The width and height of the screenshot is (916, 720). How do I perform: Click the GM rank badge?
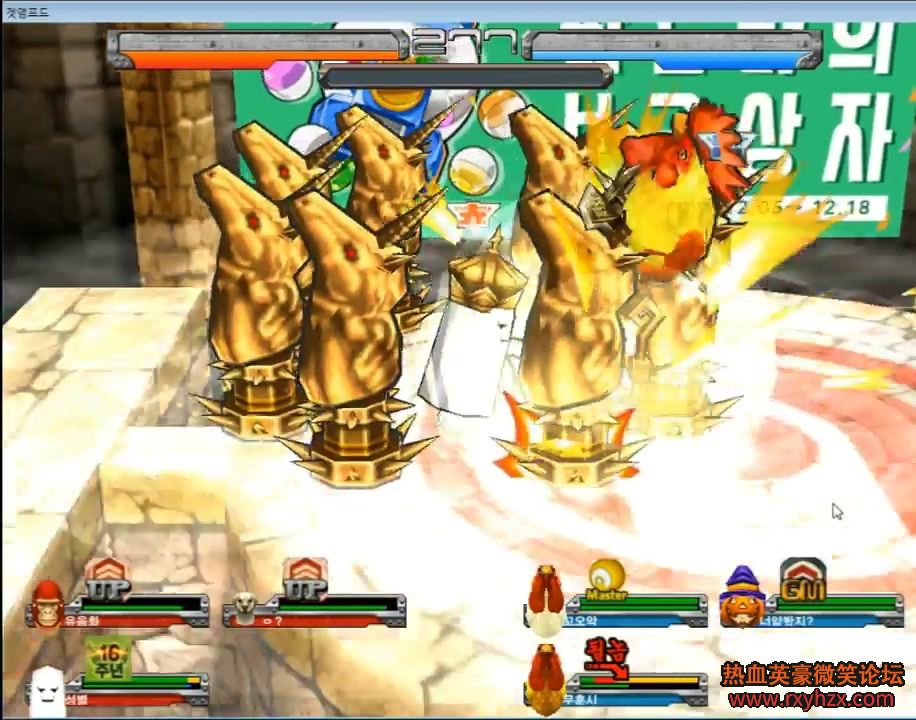pyautogui.click(x=802, y=580)
